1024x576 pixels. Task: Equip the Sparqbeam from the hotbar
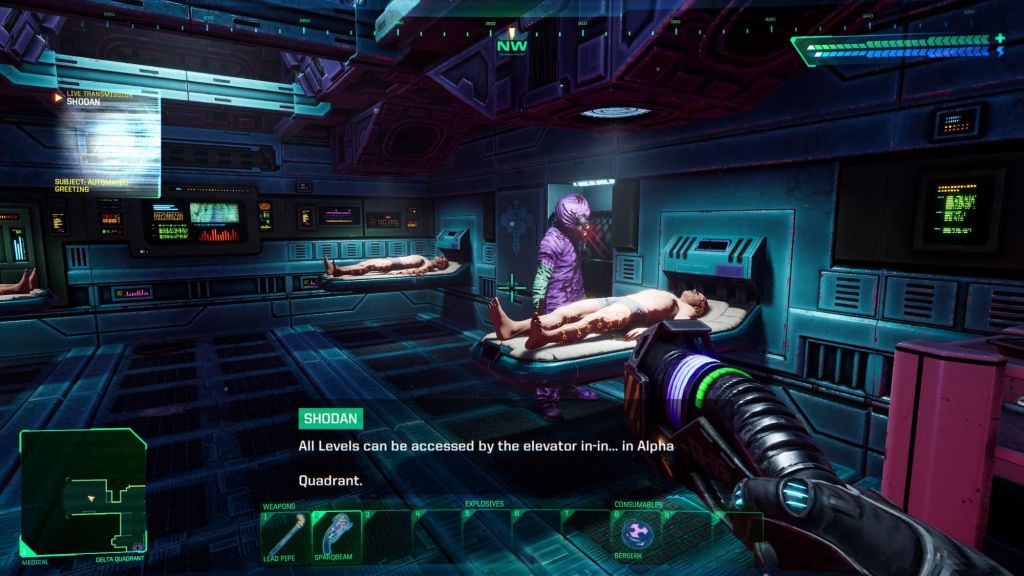point(335,534)
